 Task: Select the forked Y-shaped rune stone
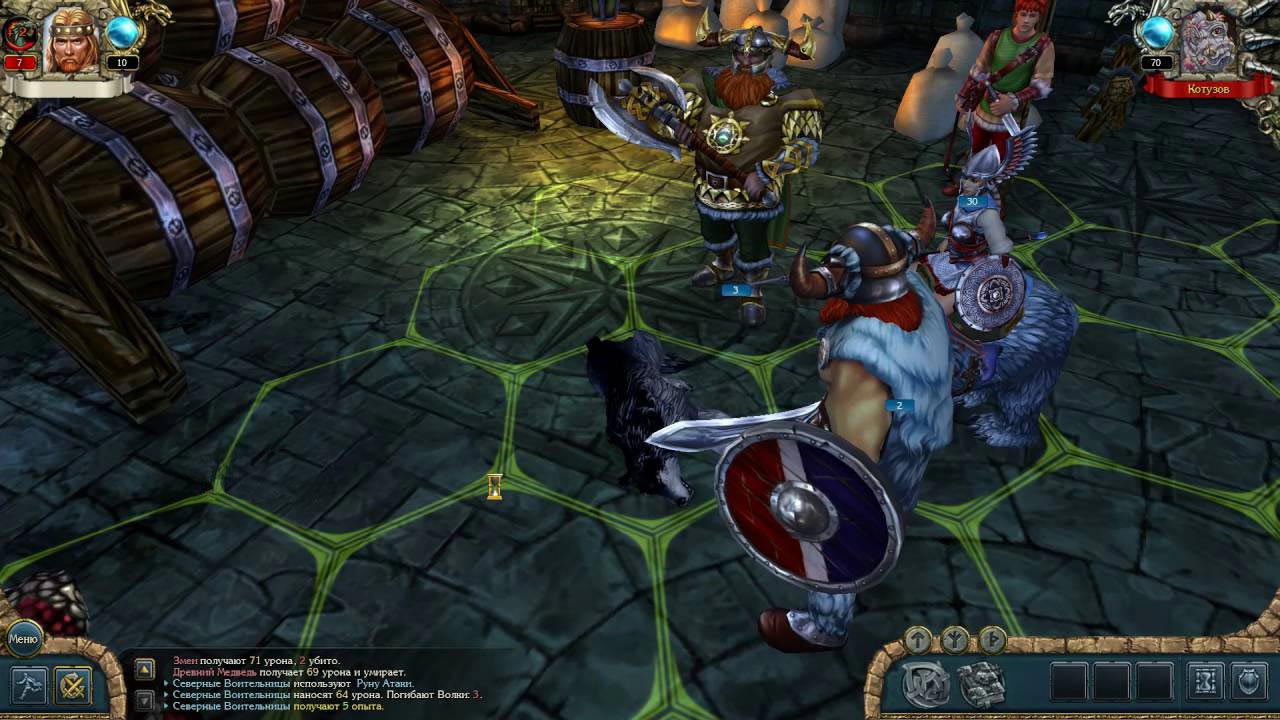tap(955, 638)
